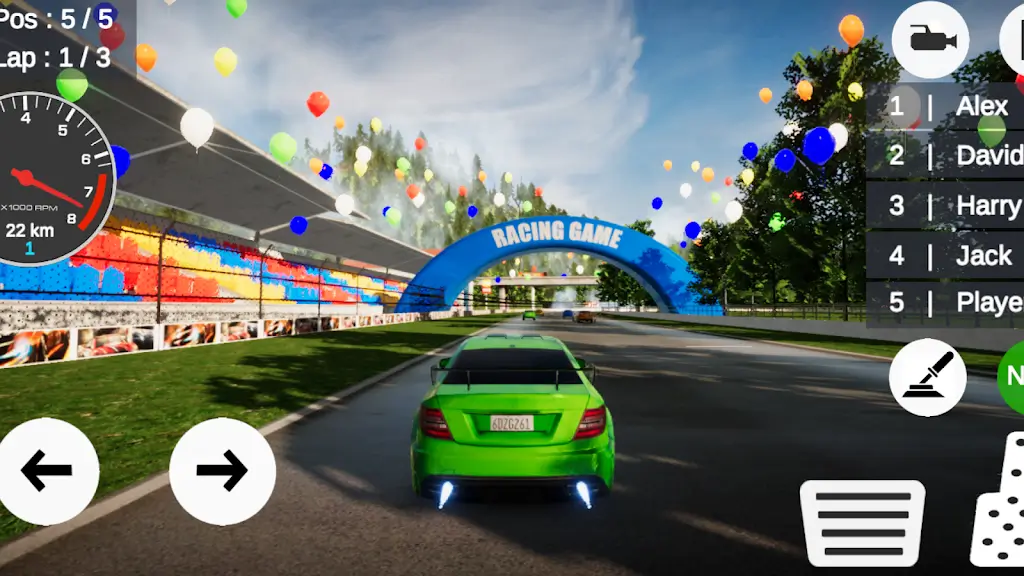Tap the green nitro button

click(1012, 376)
